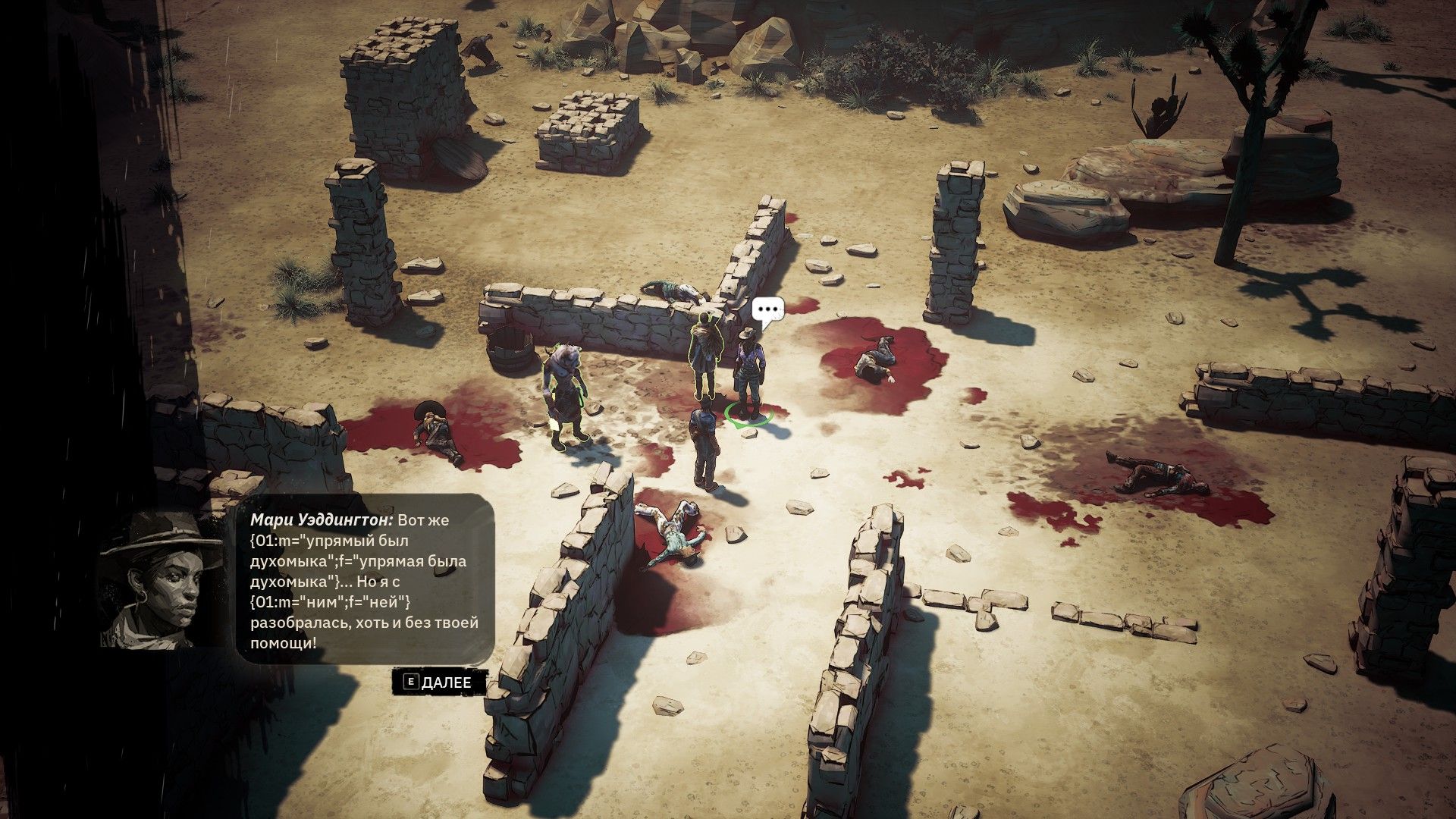Click the speech bubble icon above the character
This screenshot has width=1456, height=819.
click(x=767, y=310)
